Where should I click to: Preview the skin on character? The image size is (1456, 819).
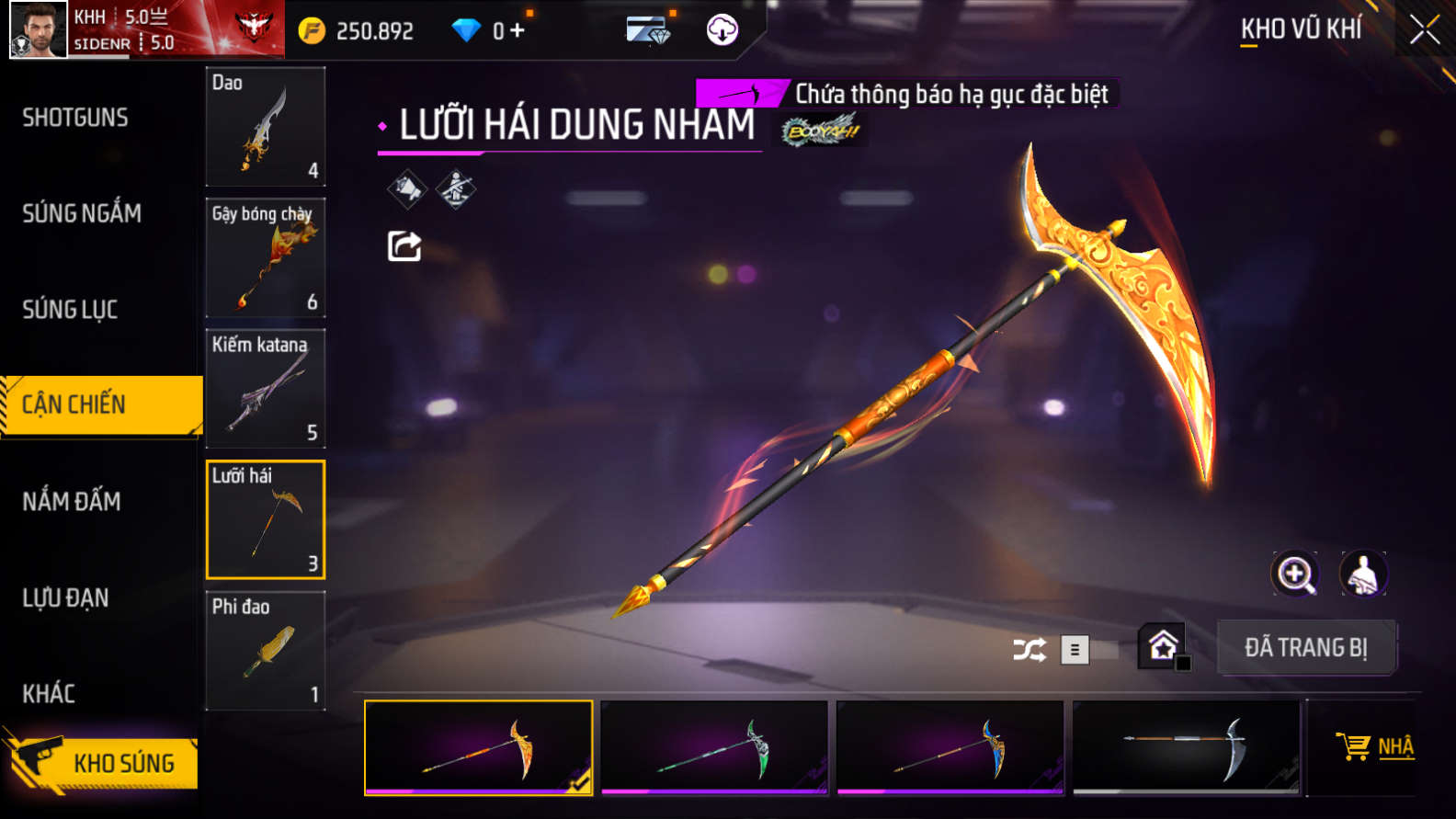[1363, 574]
